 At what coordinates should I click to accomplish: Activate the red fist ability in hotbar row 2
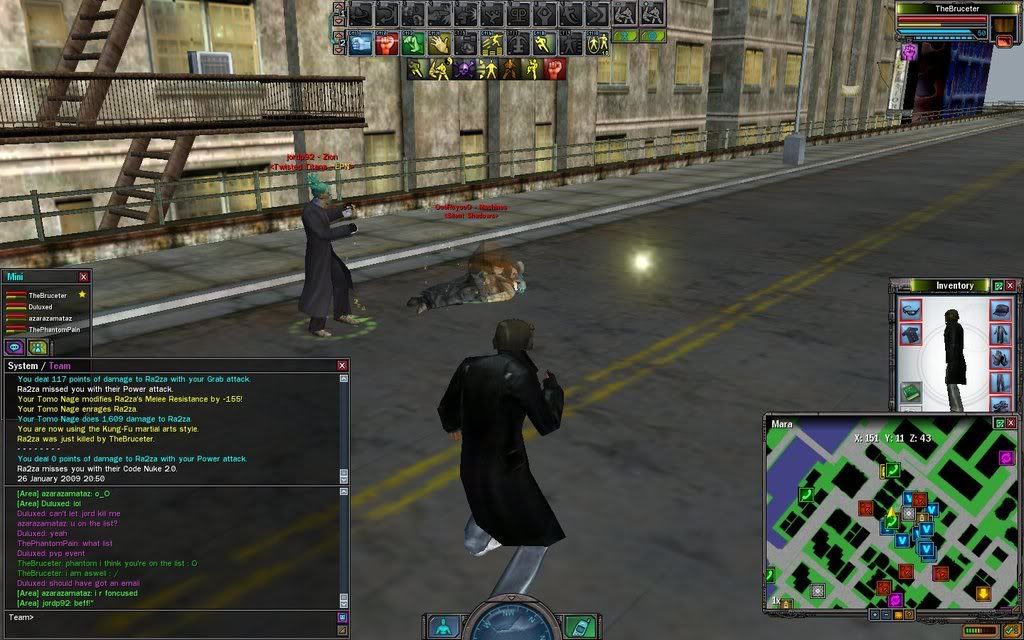pos(387,44)
